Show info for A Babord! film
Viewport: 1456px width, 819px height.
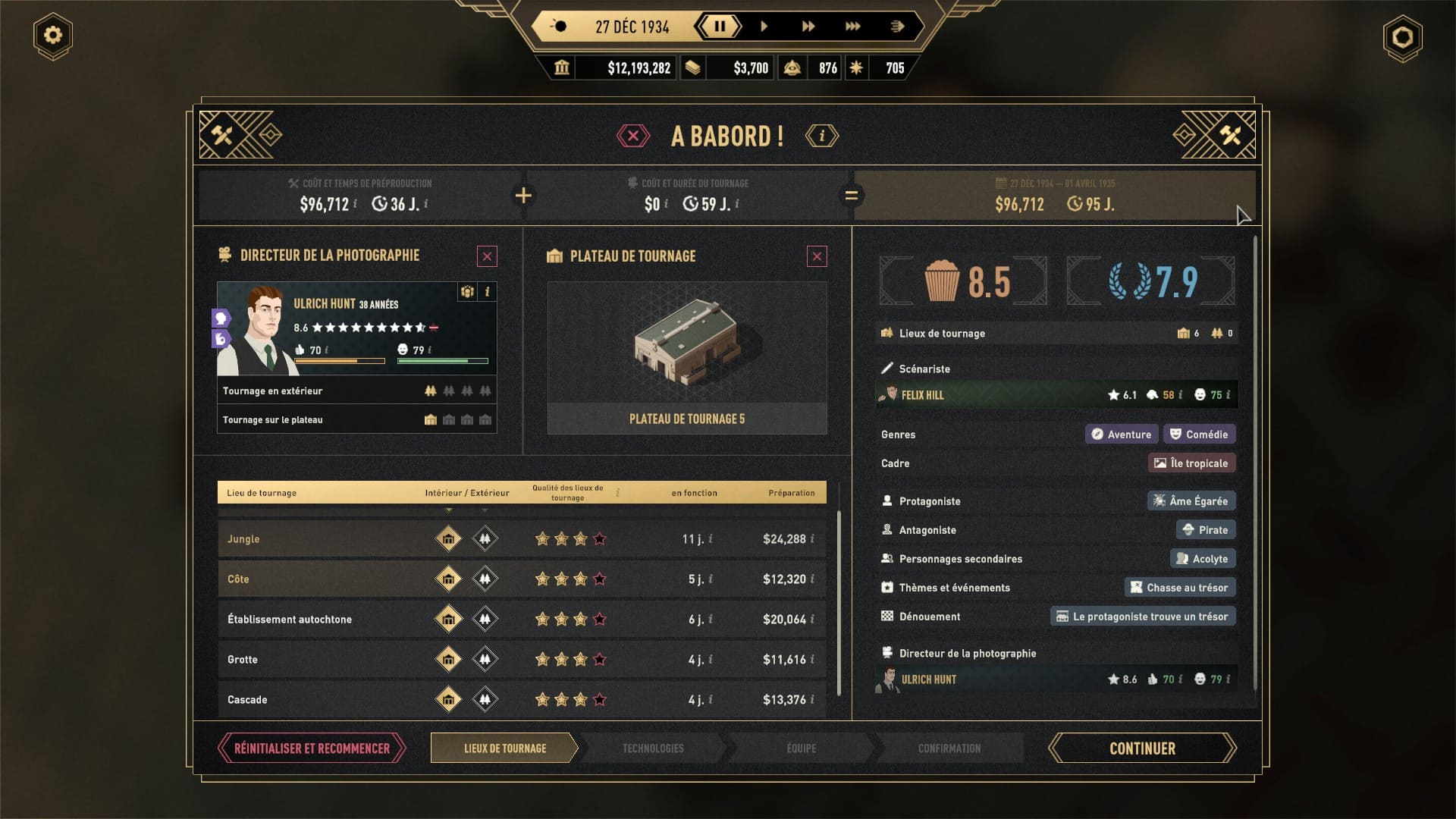pos(822,136)
